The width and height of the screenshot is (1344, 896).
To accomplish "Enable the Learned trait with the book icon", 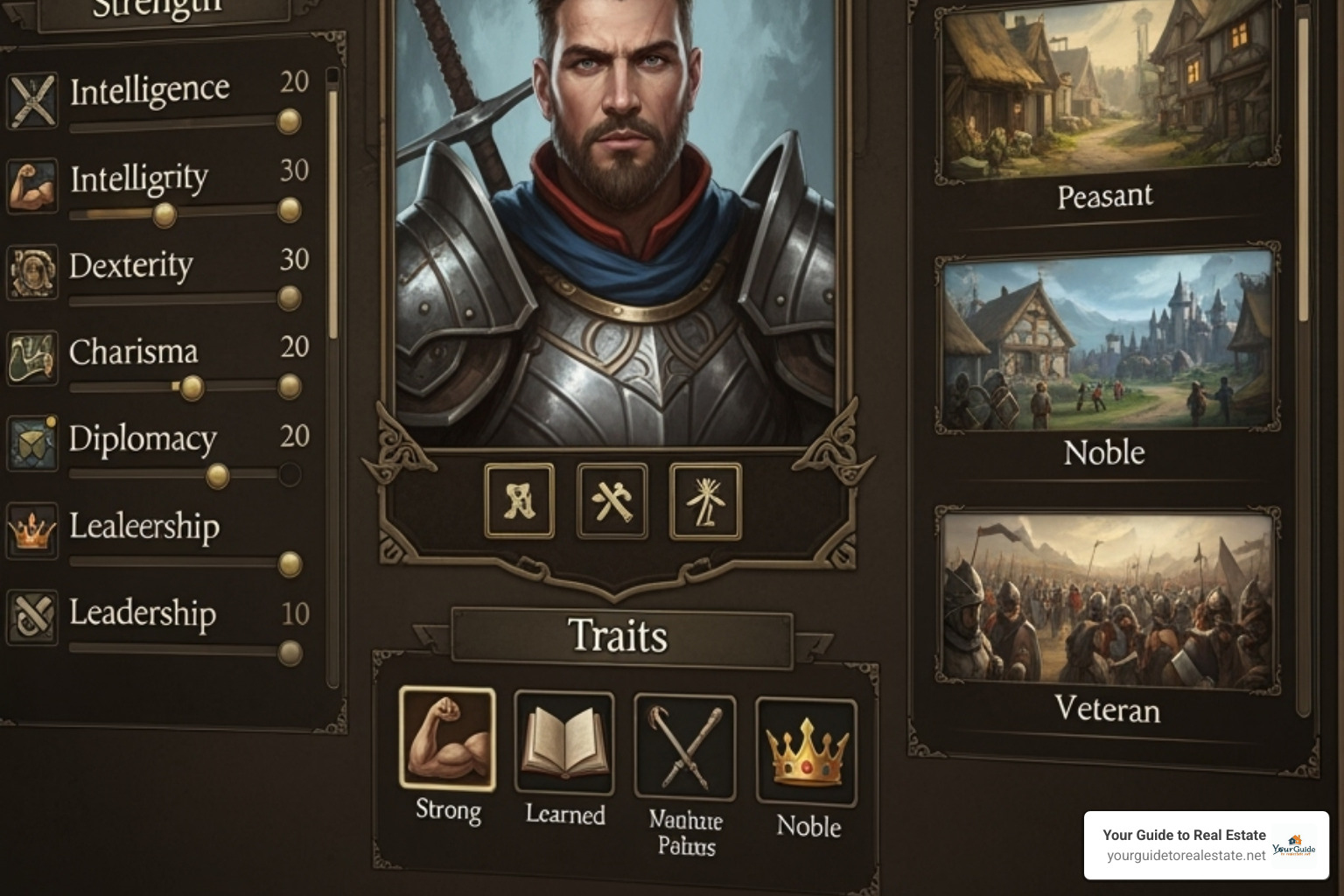I will pyautogui.click(x=563, y=744).
